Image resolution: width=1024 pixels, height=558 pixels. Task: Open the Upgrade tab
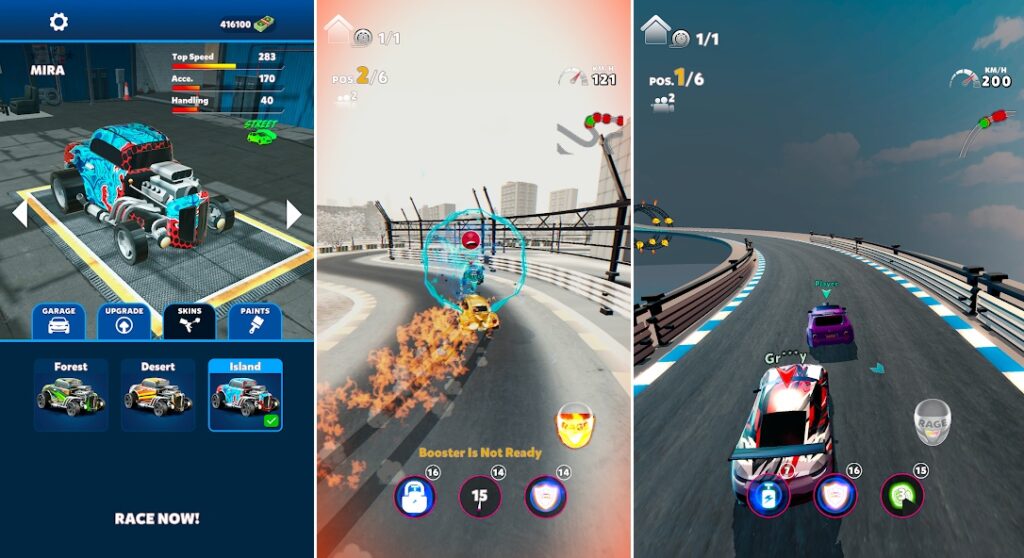click(124, 321)
